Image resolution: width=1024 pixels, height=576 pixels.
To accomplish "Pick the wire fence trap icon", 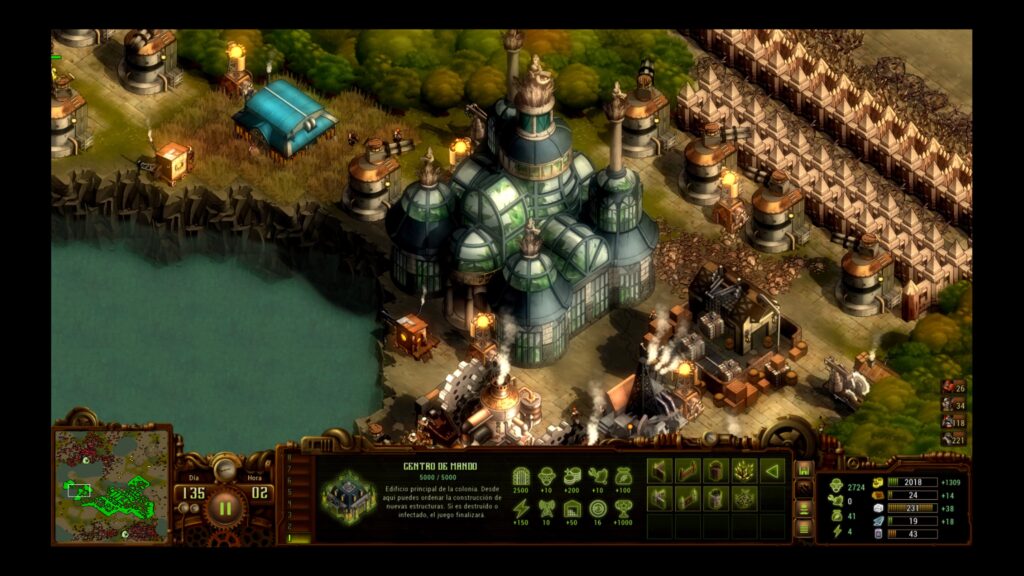I will click(x=743, y=498).
